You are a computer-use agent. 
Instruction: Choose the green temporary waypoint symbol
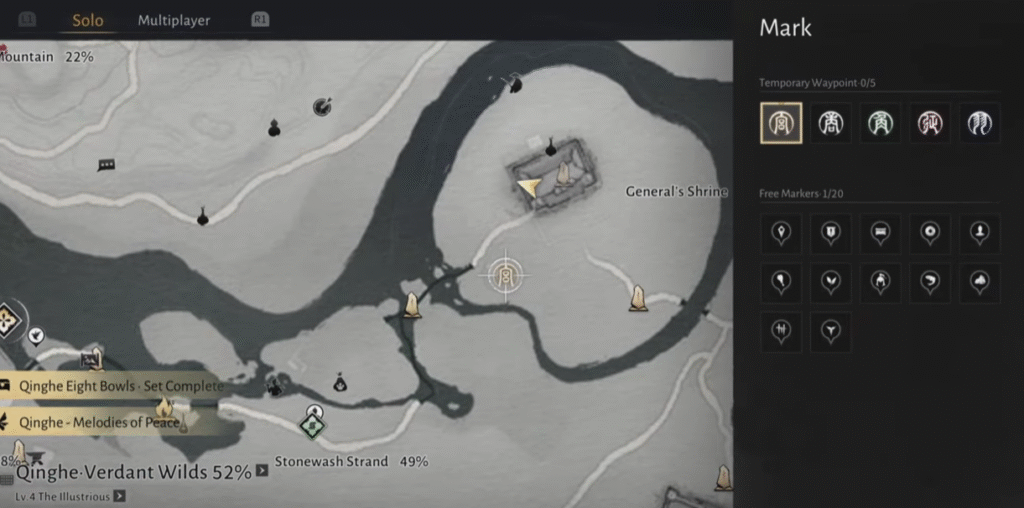pos(880,123)
